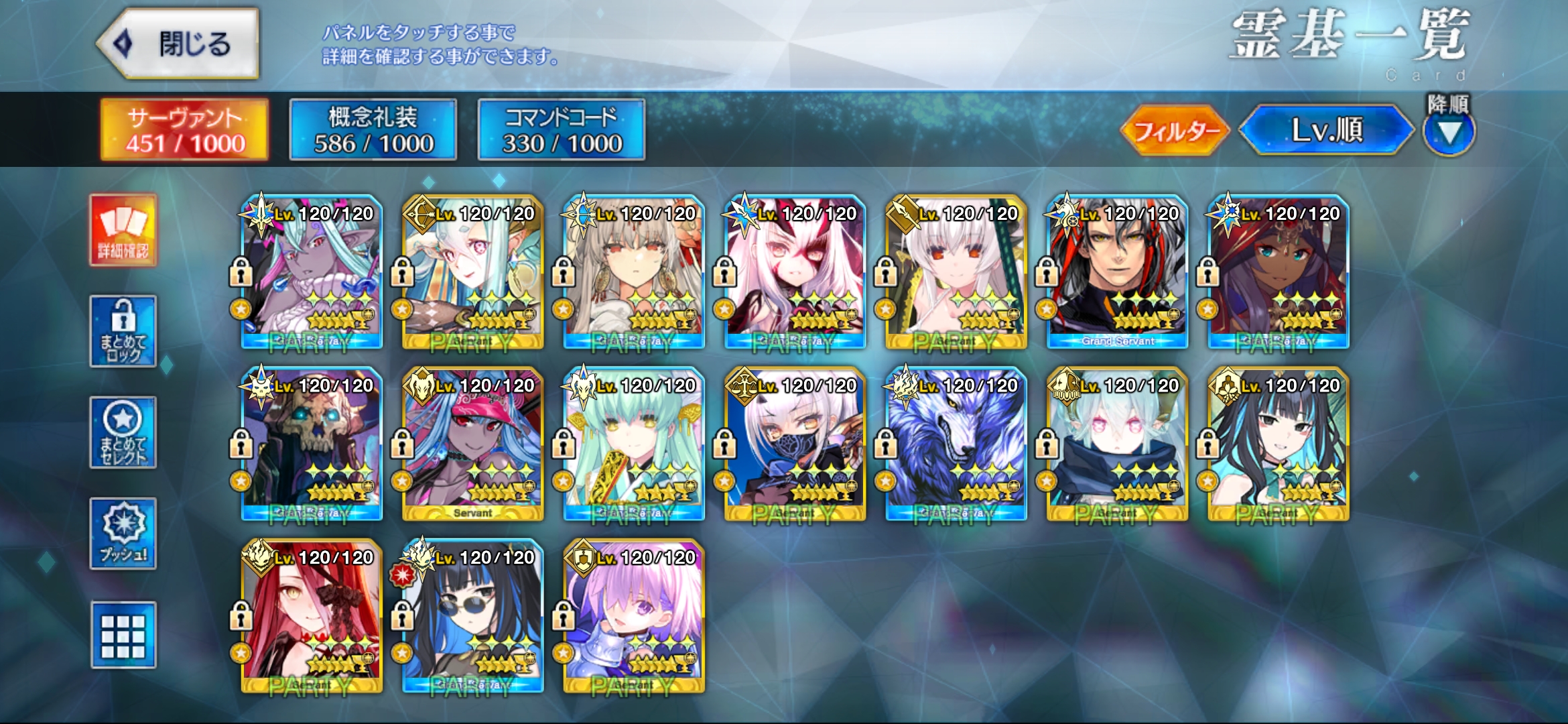Screen dimensions: 1568x724
Task: Choose the servant wearing round sunglasses
Action: pos(473,615)
